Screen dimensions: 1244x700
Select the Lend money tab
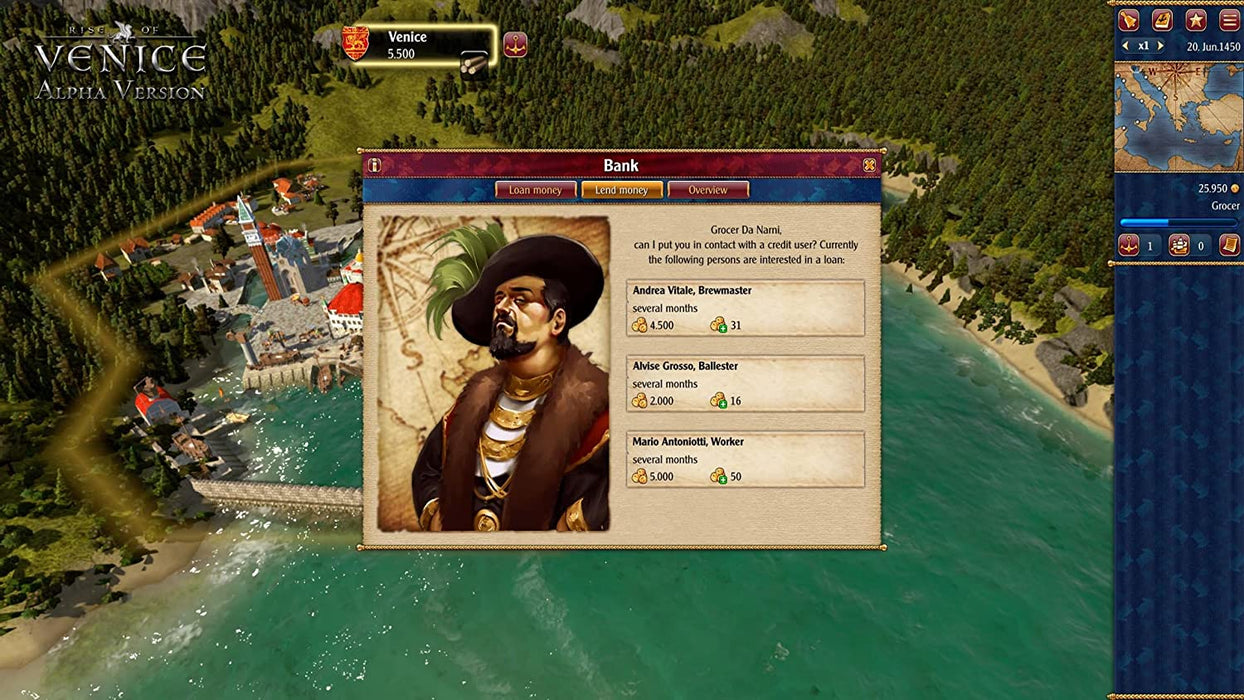[621, 190]
